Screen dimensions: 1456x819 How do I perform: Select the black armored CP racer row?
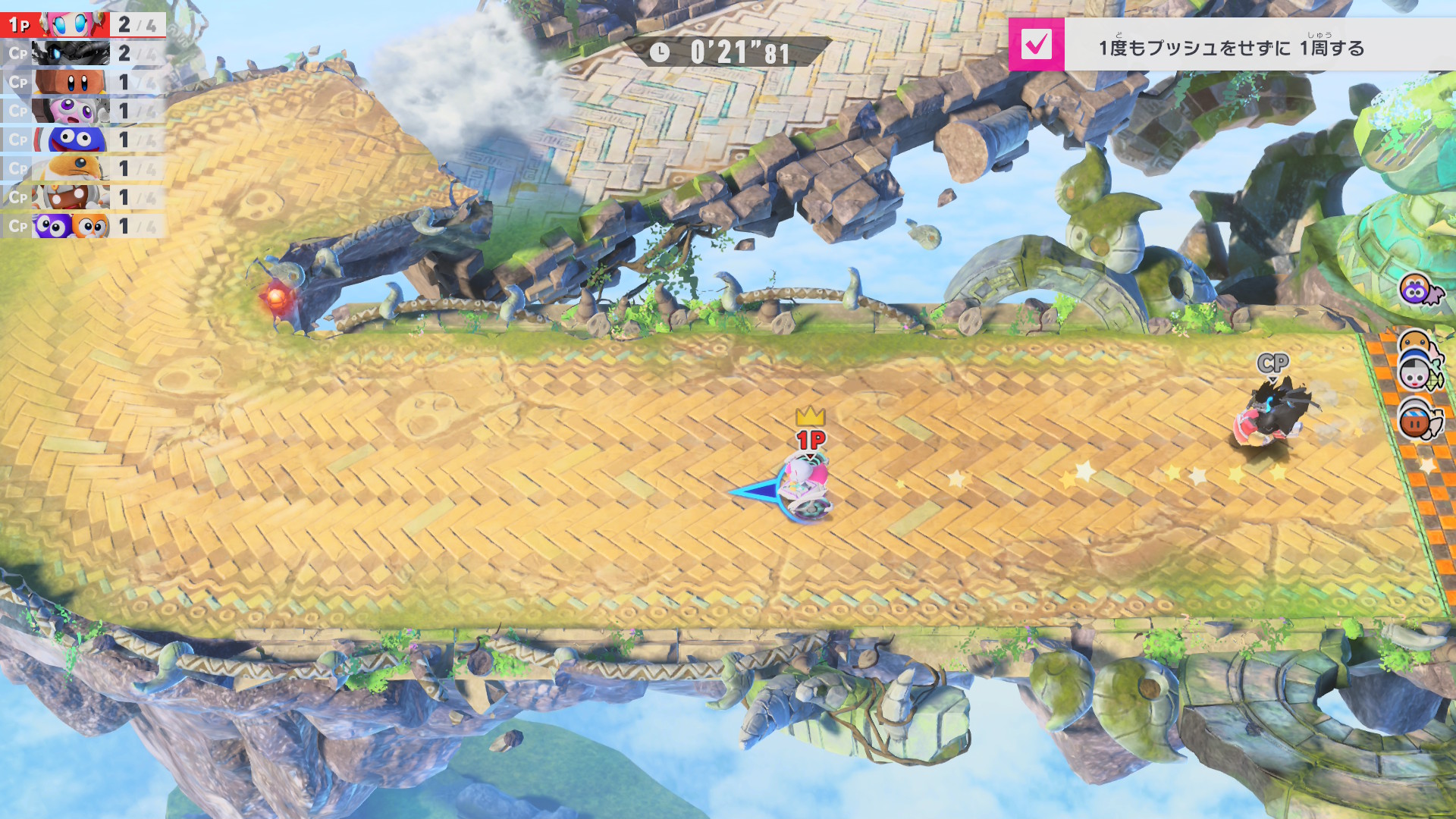tap(82, 53)
